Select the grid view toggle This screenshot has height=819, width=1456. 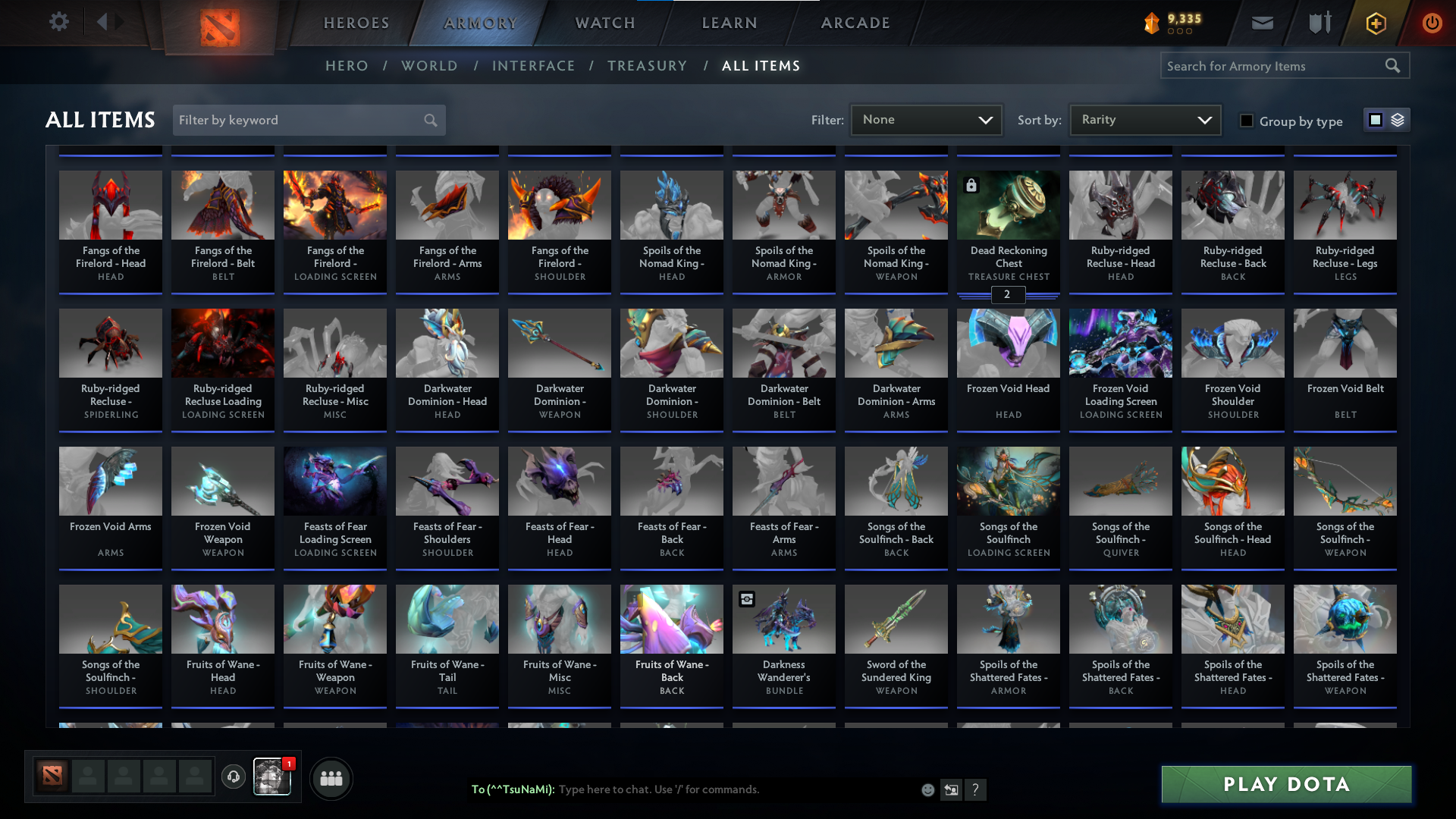(x=1375, y=119)
